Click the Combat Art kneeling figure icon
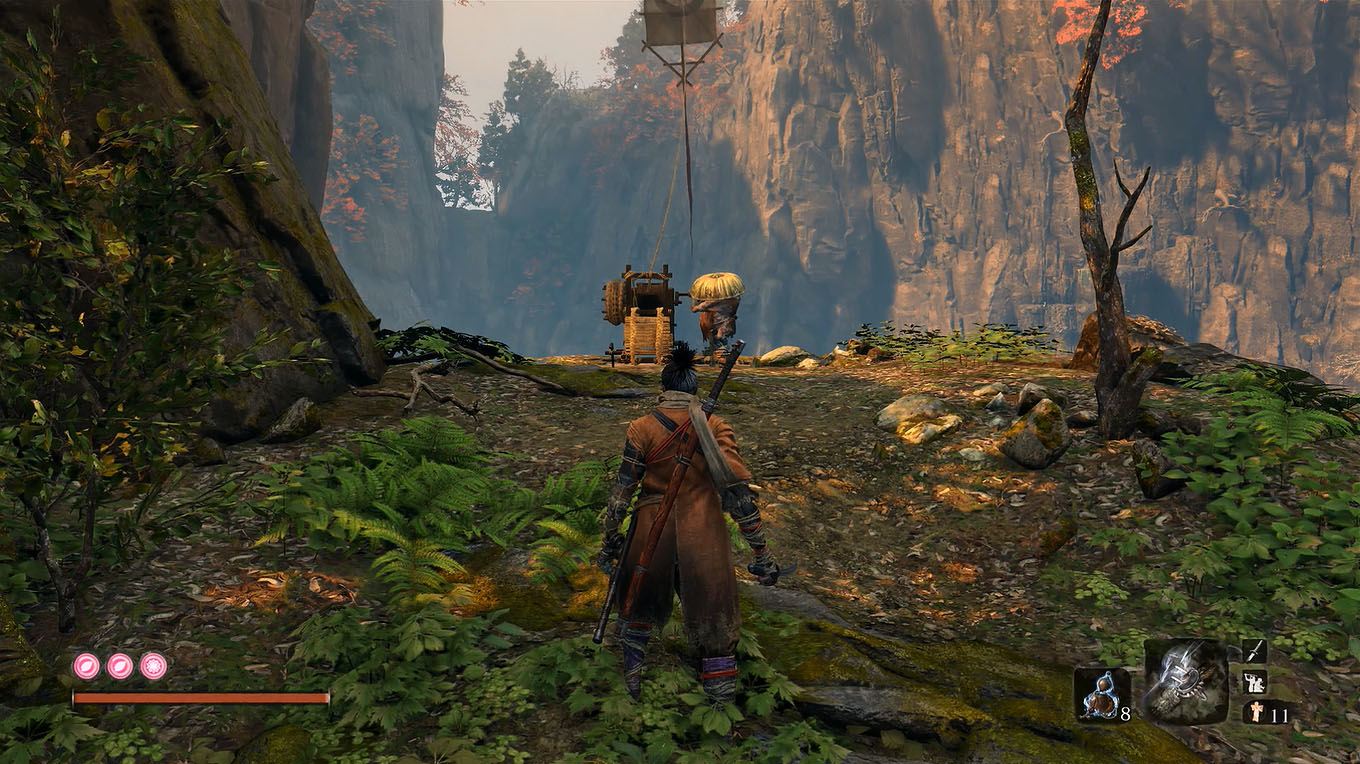The image size is (1360, 764). point(1254,683)
